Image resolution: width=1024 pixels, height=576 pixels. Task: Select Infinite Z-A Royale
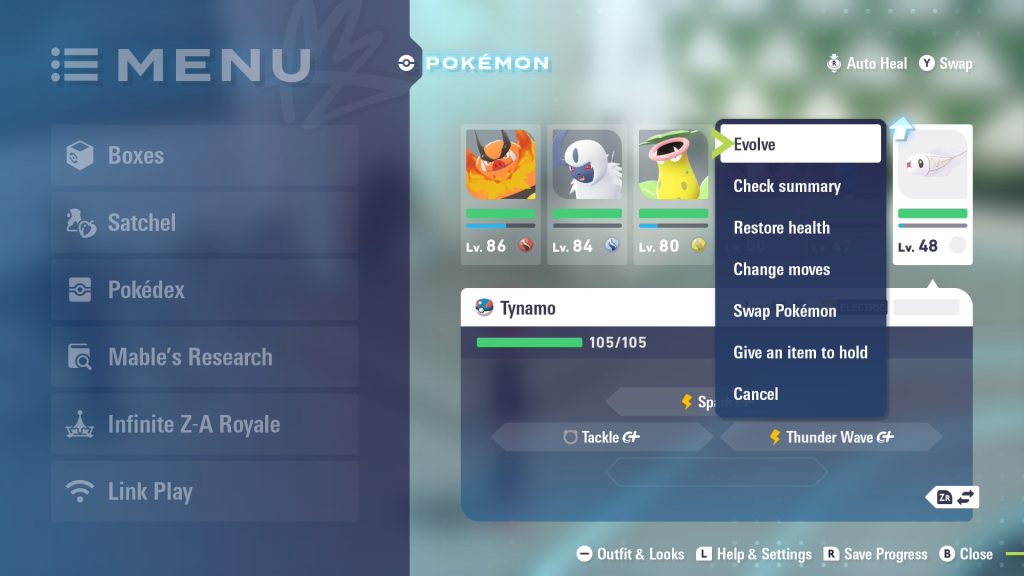tap(204, 424)
